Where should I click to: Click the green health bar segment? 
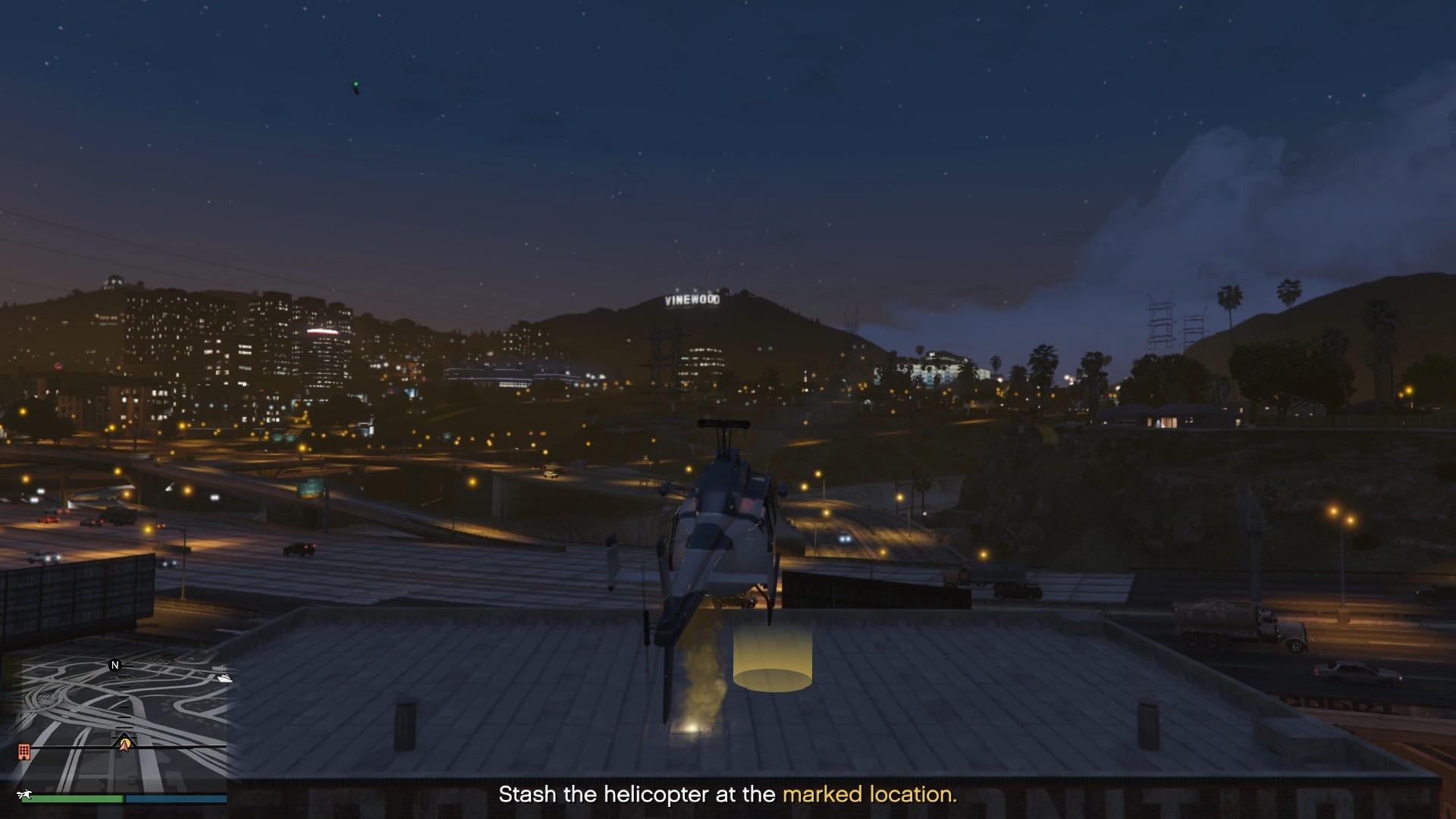[72, 799]
